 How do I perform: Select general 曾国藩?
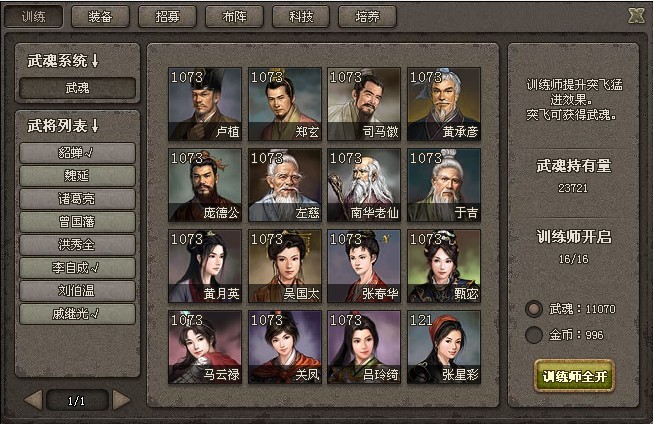coord(77,222)
